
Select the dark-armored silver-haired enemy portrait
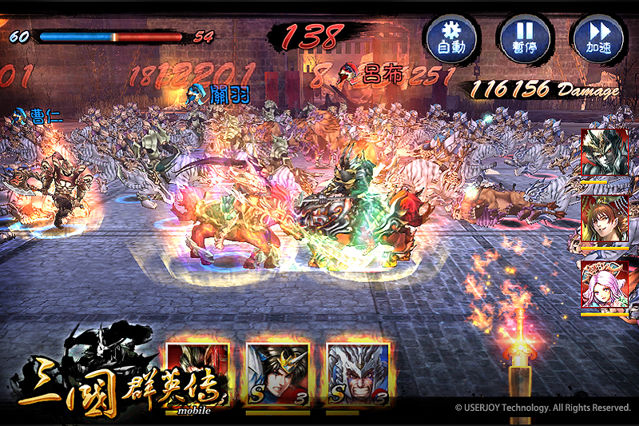click(605, 154)
